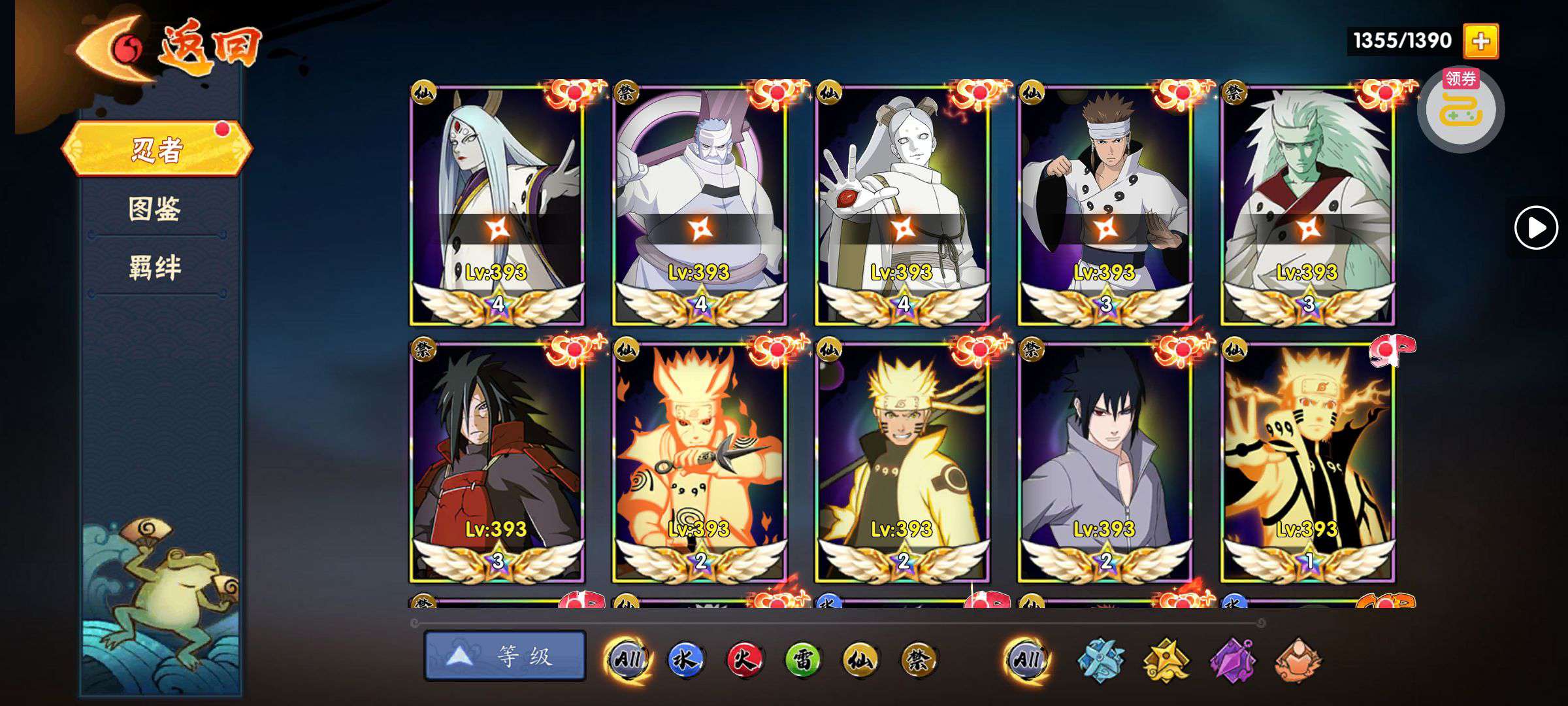Filter ninjas by 仙 element

tap(860, 659)
